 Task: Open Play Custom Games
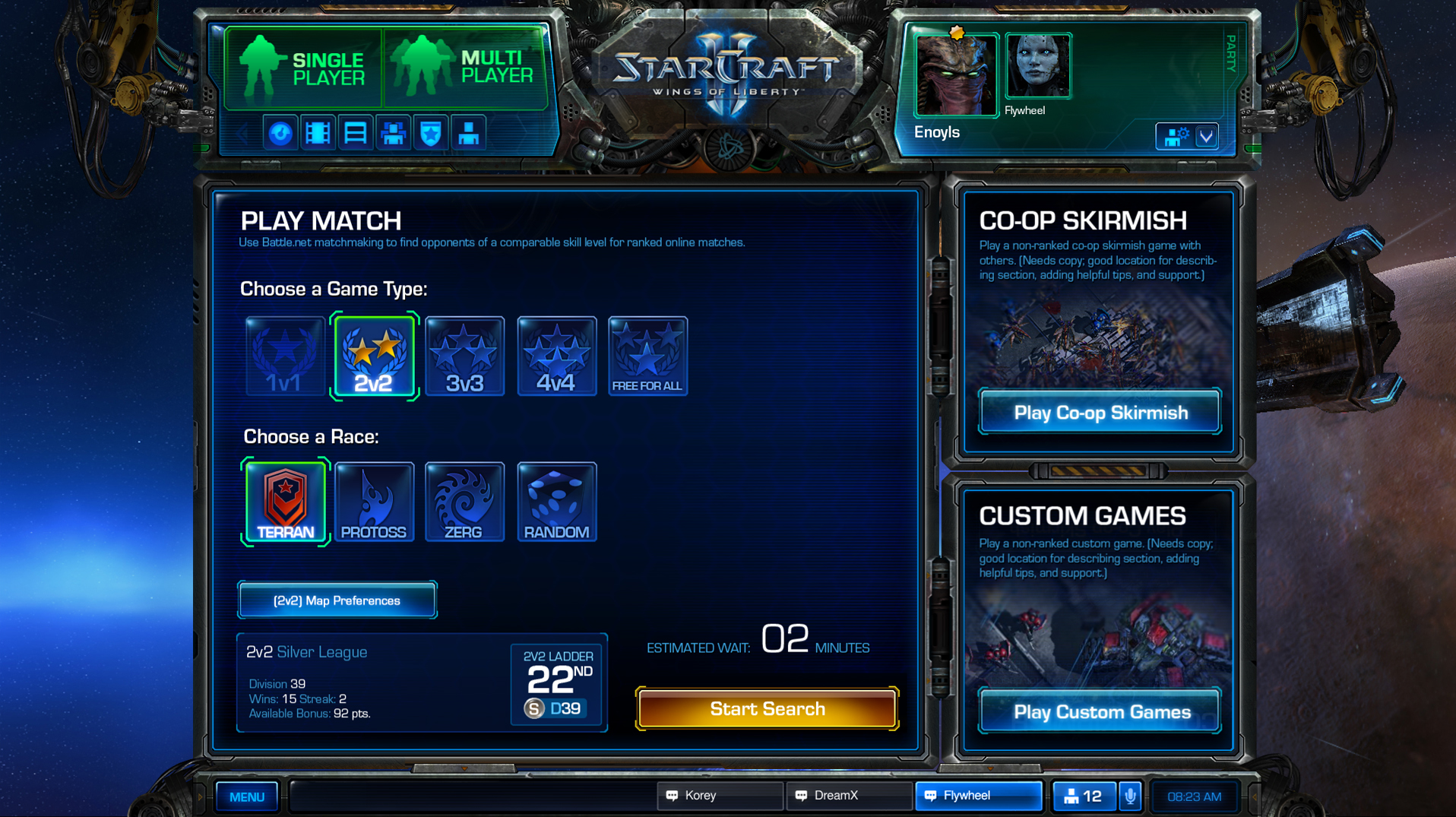pos(1101,712)
